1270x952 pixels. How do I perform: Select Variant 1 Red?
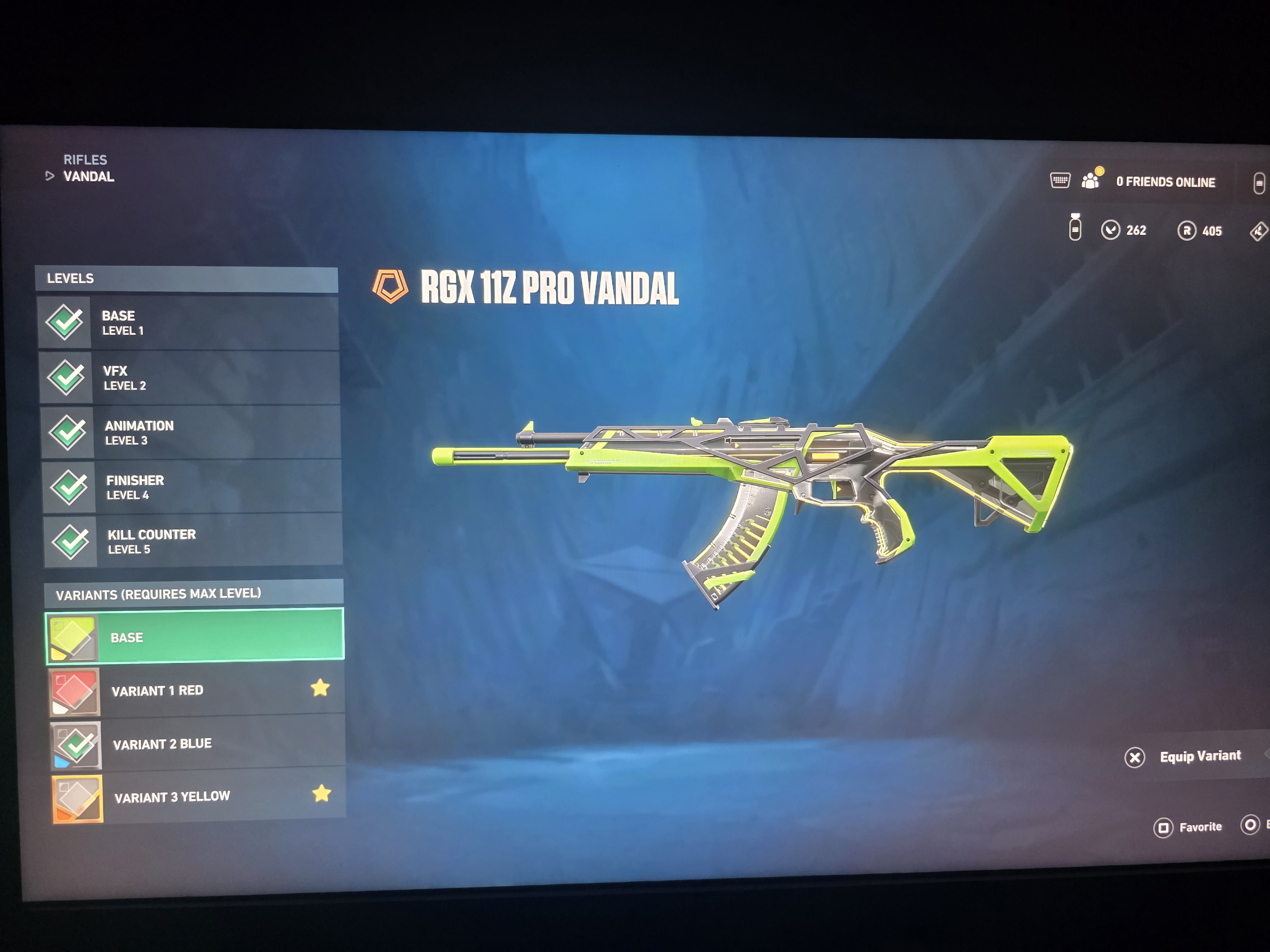coord(196,690)
